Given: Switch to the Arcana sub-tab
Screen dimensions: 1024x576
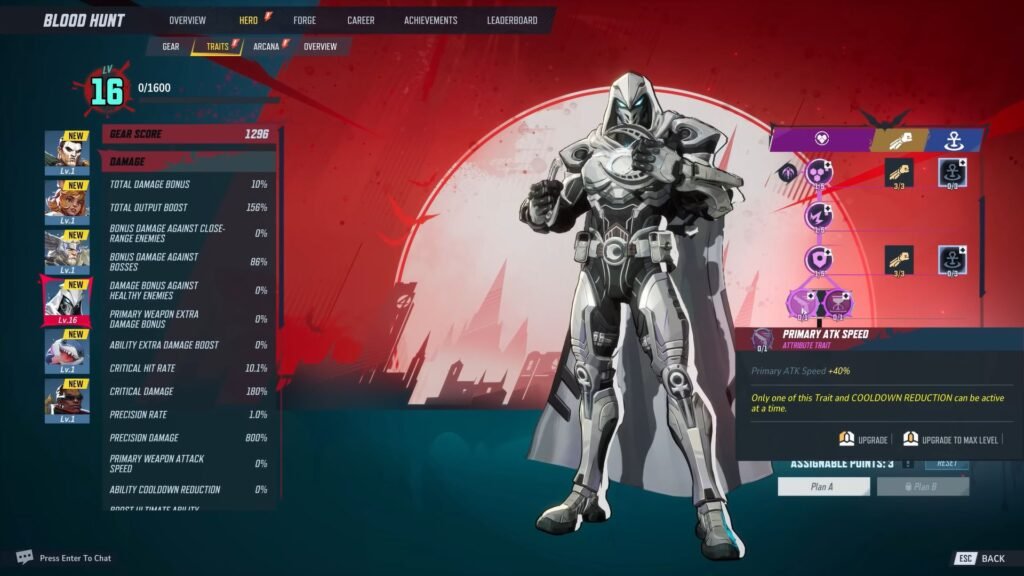Looking at the screenshot, I should pyautogui.click(x=266, y=46).
